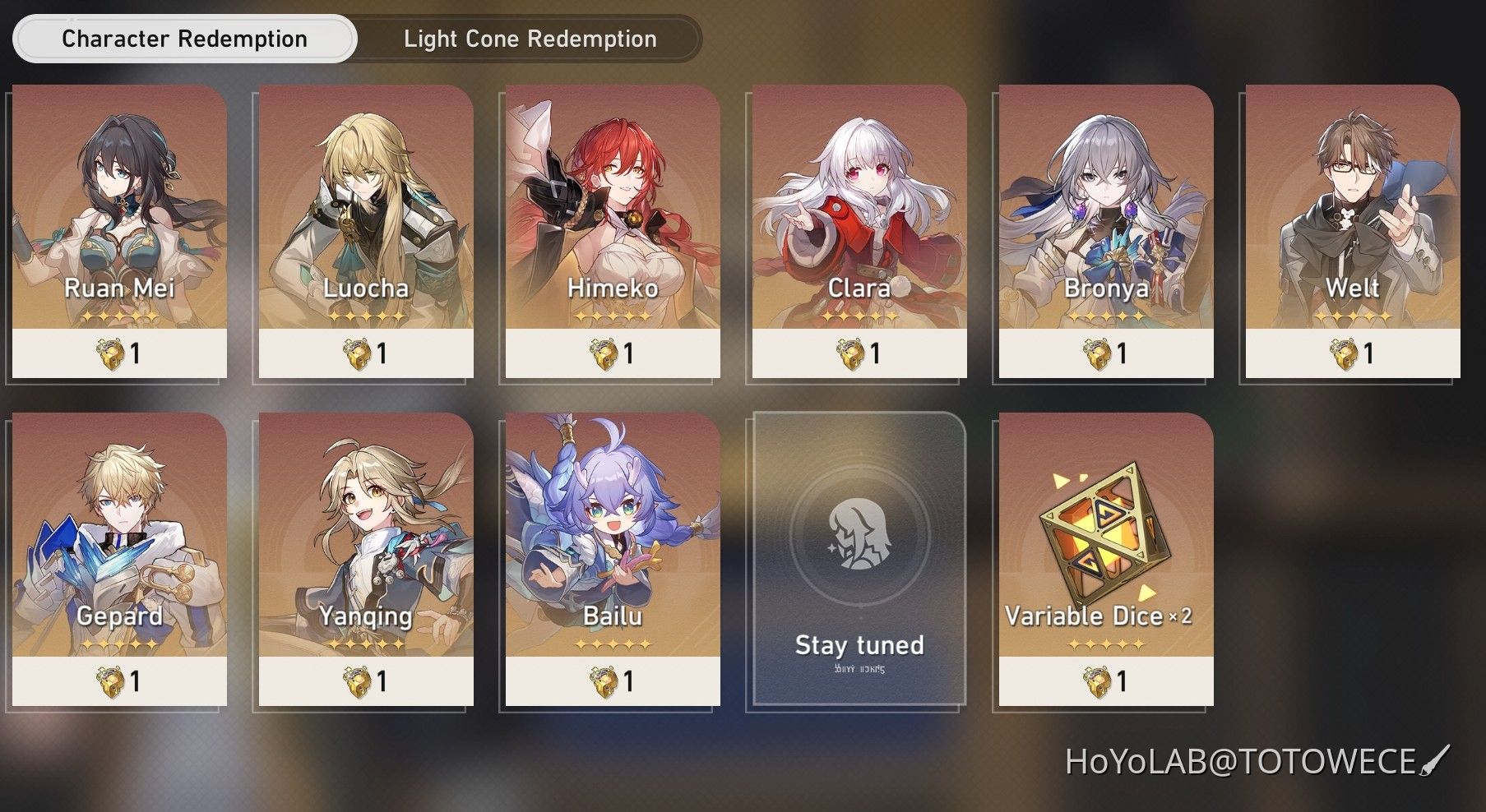Select the Character Redemption tab
The height and width of the screenshot is (812, 1486).
[184, 38]
